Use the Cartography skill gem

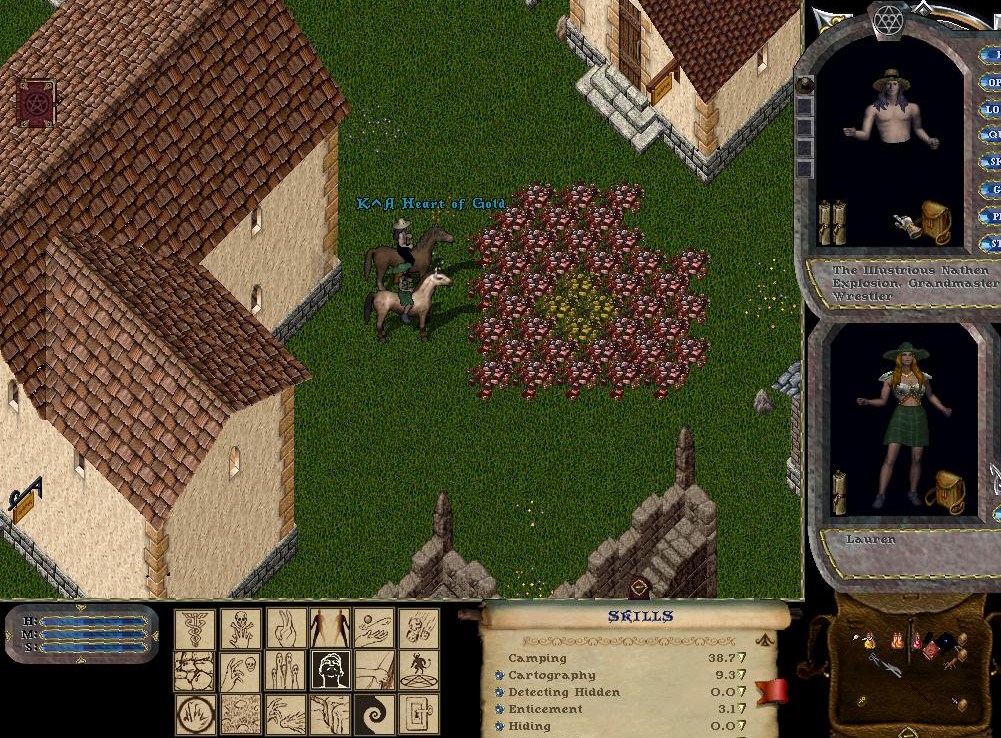coord(499,676)
